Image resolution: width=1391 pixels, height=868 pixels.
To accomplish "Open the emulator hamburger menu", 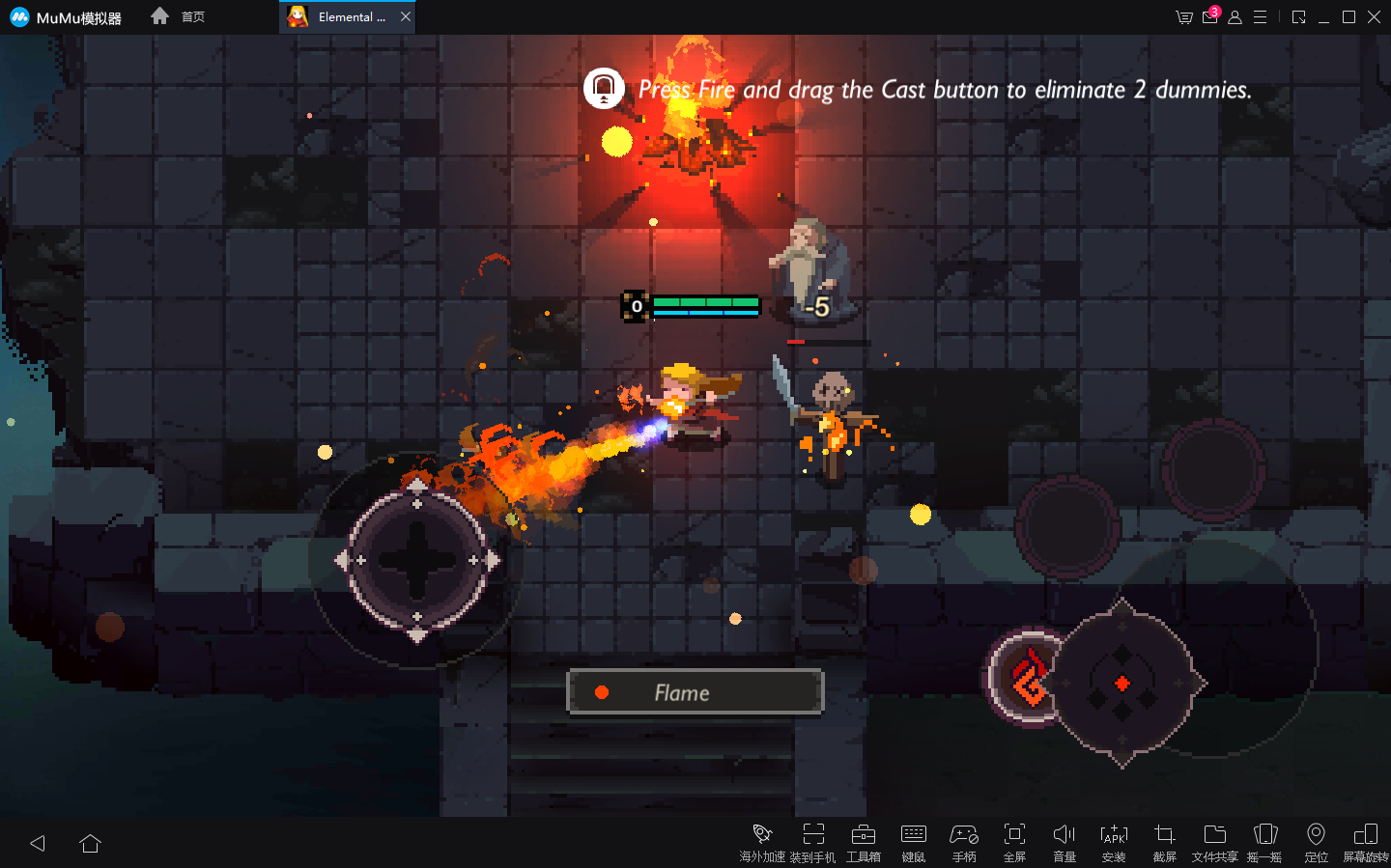I will pyautogui.click(x=1260, y=16).
